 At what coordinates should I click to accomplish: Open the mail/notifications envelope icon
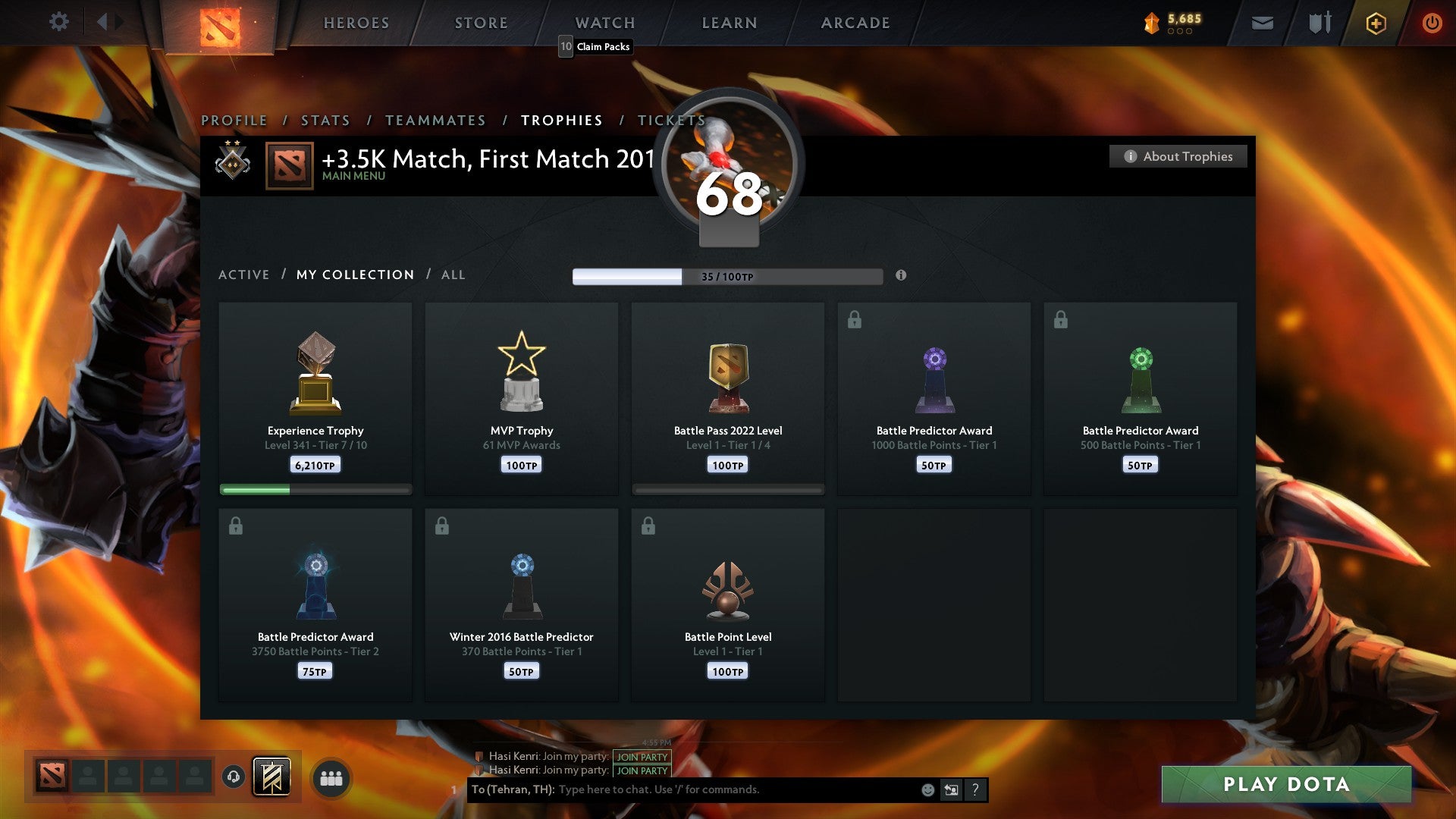pyautogui.click(x=1262, y=23)
